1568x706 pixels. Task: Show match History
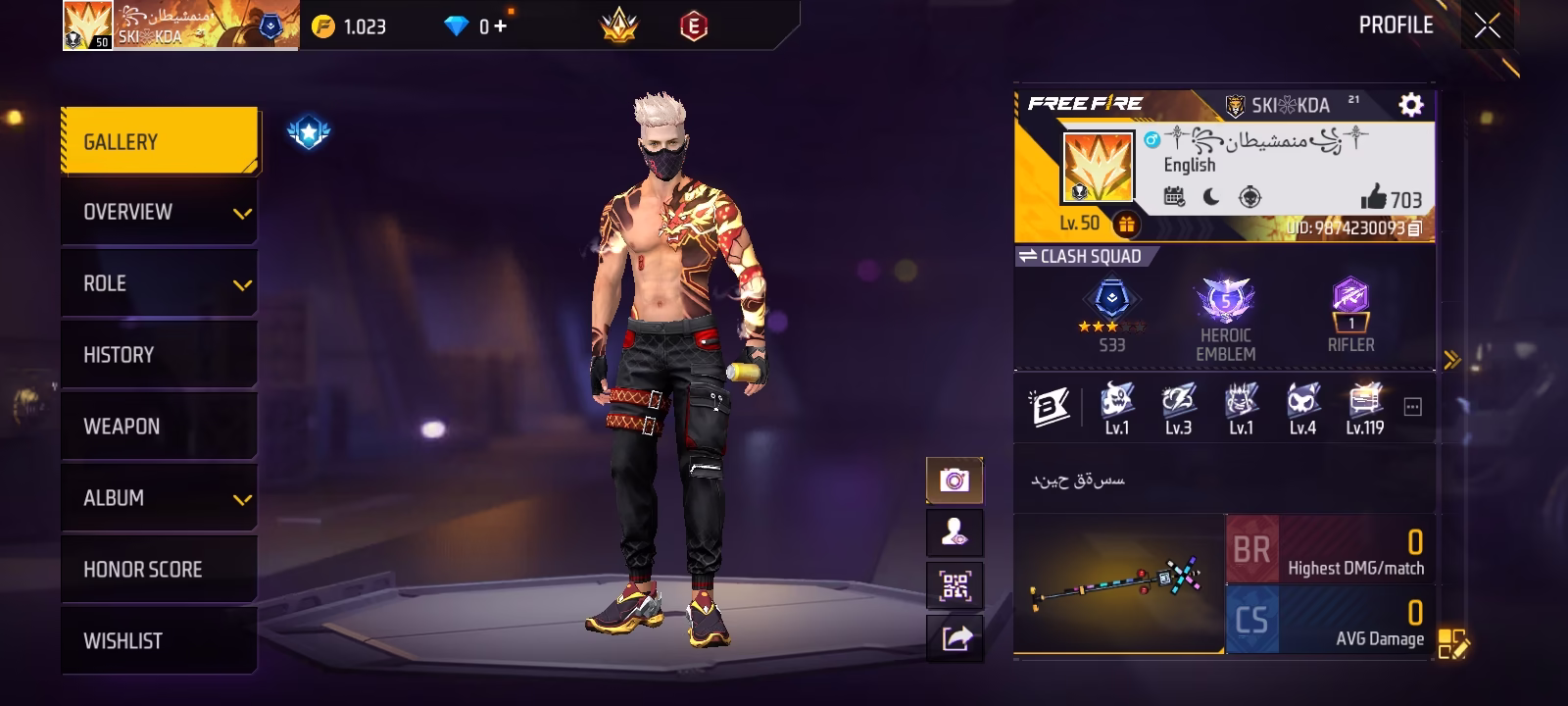(160, 355)
